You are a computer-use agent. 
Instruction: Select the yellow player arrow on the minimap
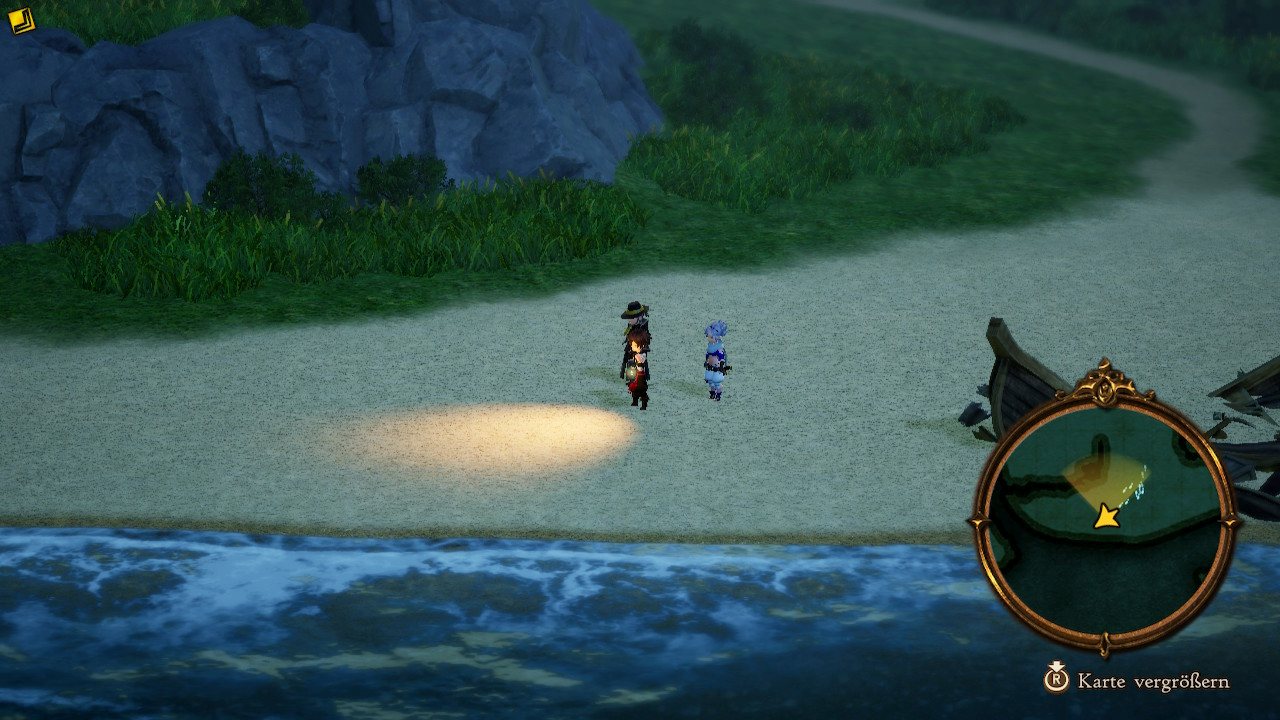[1105, 516]
